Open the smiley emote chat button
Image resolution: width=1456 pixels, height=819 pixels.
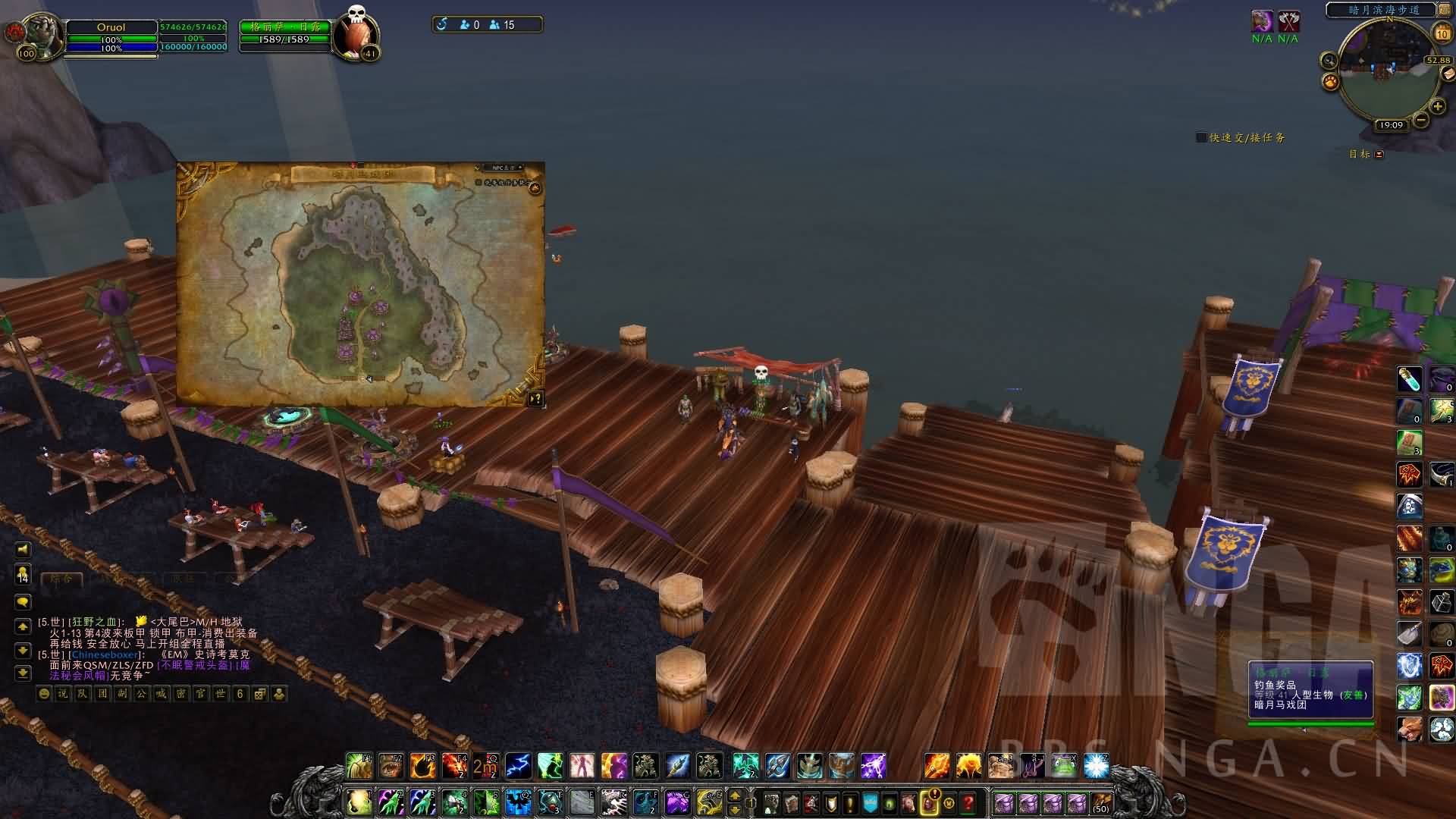point(45,694)
